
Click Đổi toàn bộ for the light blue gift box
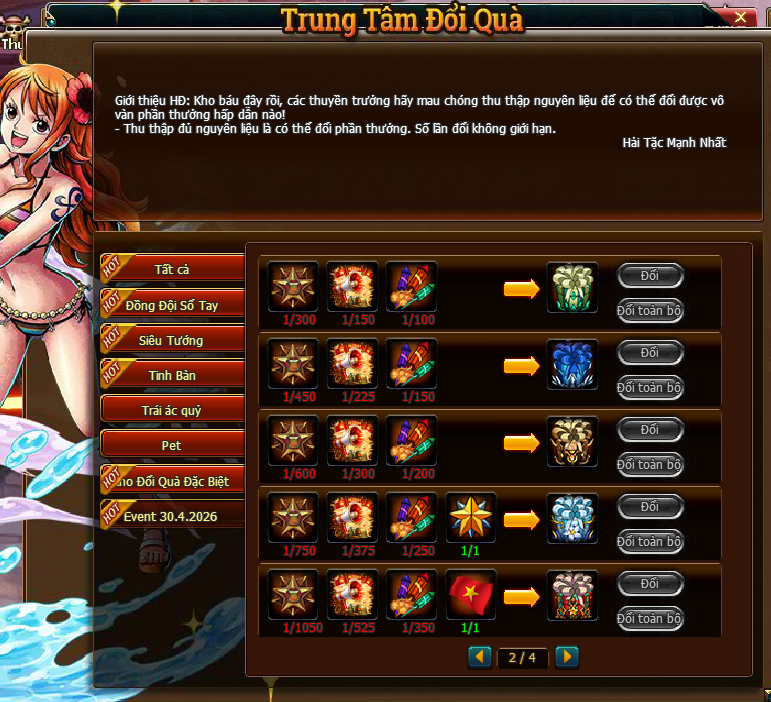(650, 541)
